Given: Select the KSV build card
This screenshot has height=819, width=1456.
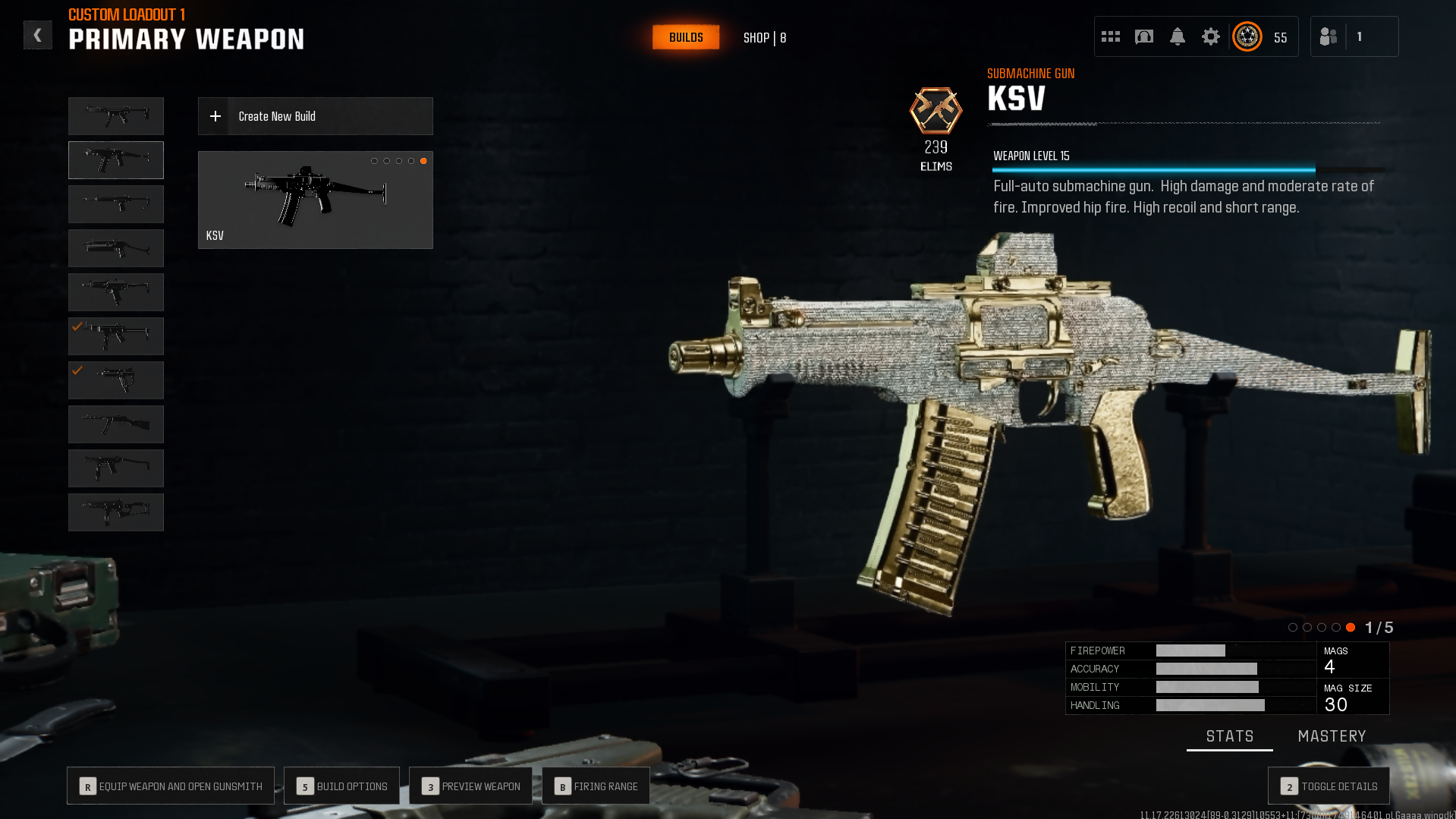Looking at the screenshot, I should pos(315,200).
